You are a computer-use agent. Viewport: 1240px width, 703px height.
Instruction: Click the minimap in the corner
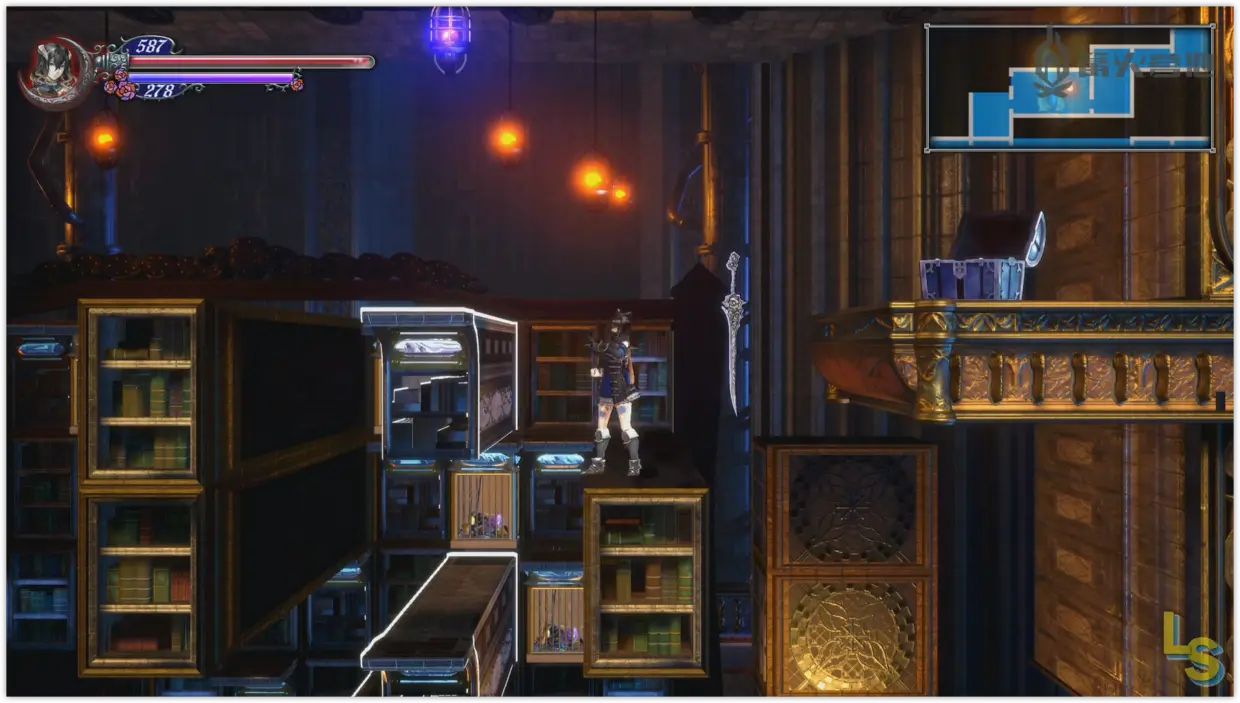(x=1069, y=88)
